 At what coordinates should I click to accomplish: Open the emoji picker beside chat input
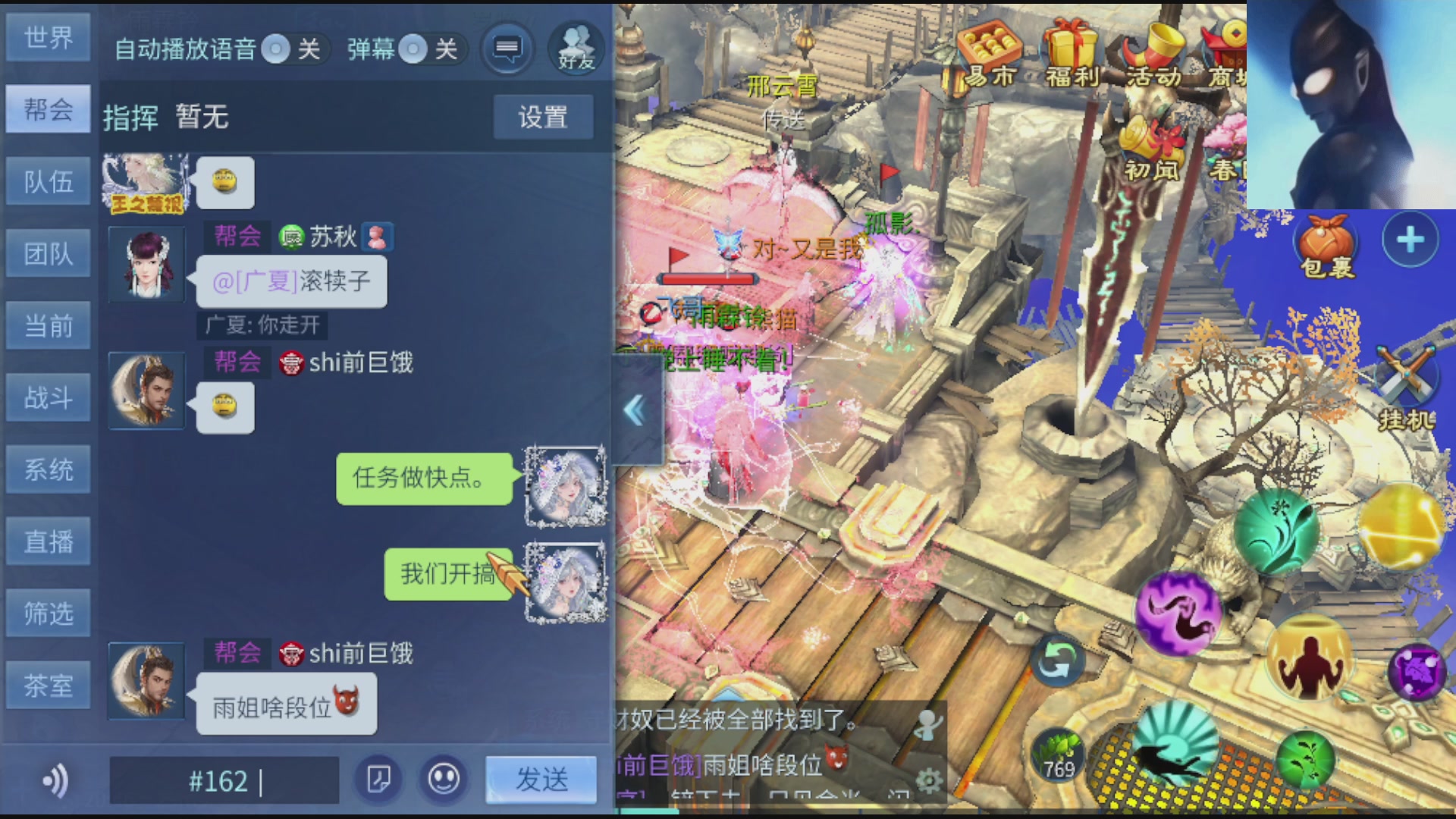(x=444, y=779)
